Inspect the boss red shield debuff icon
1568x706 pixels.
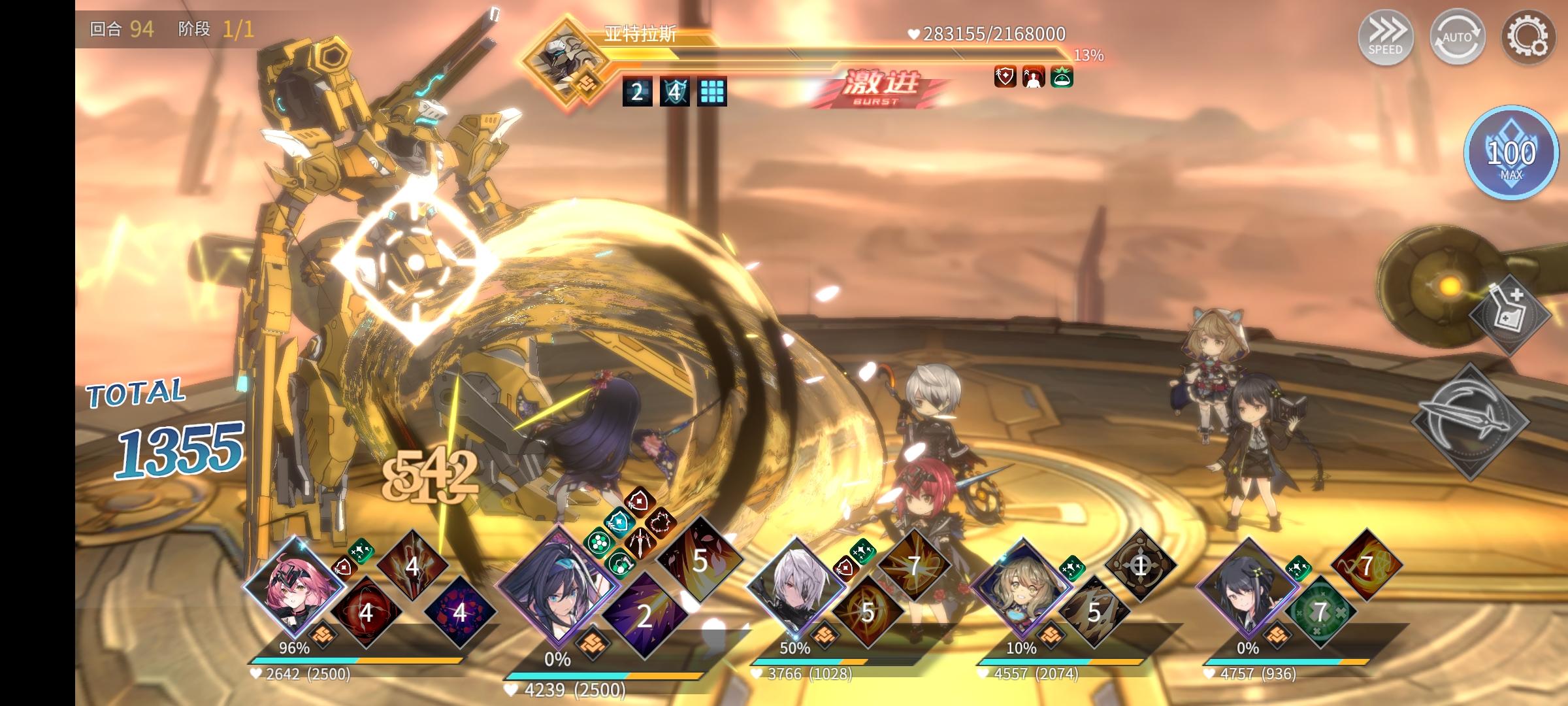click(x=1005, y=78)
